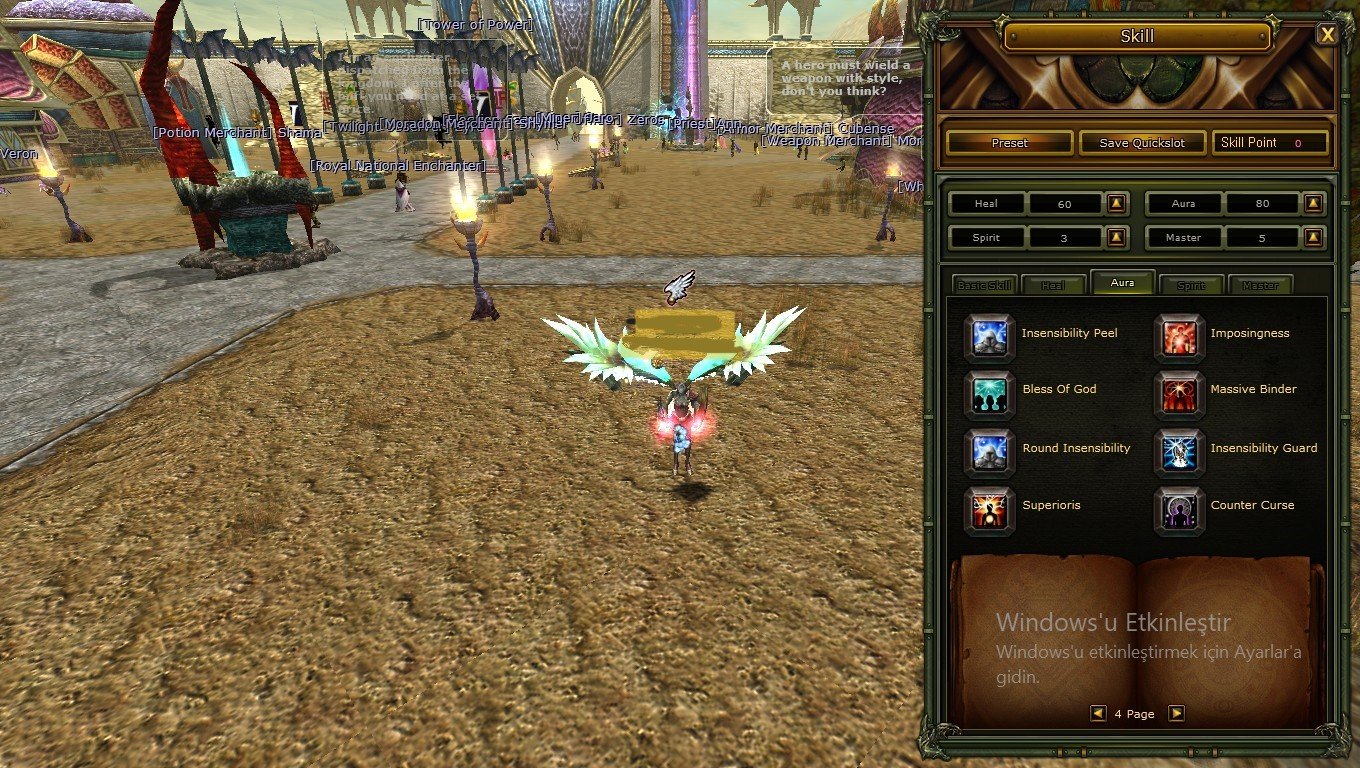The width and height of the screenshot is (1360, 768).
Task: Switch to the Basic Skill tab
Action: [984, 285]
